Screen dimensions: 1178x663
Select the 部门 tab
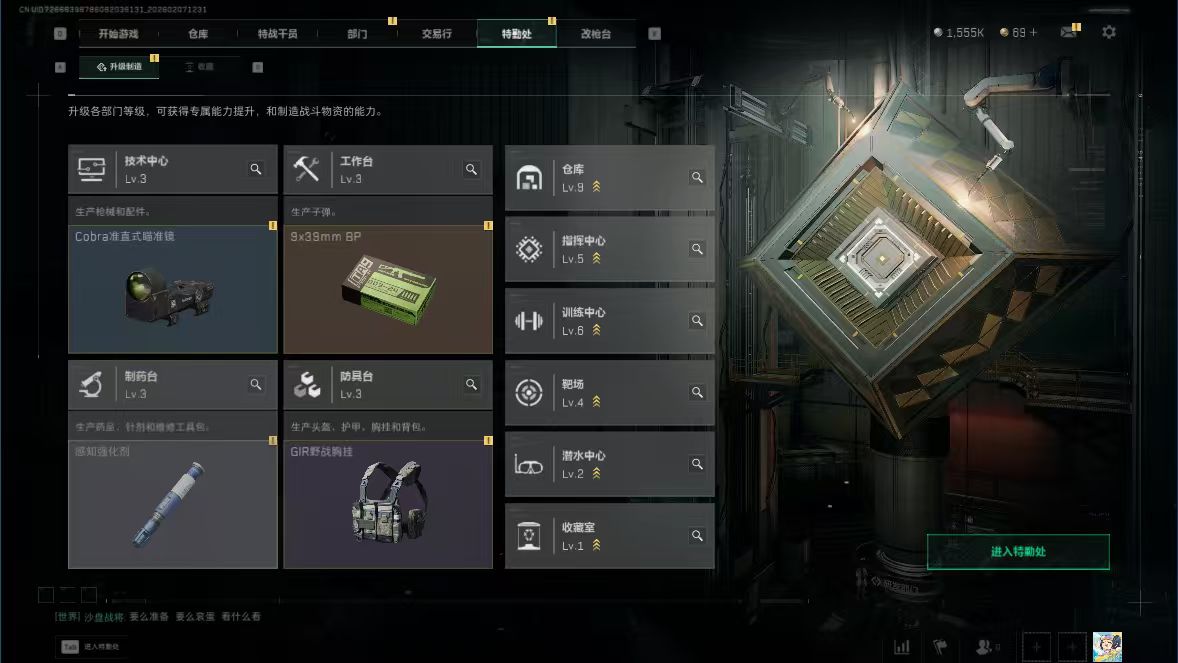point(357,33)
